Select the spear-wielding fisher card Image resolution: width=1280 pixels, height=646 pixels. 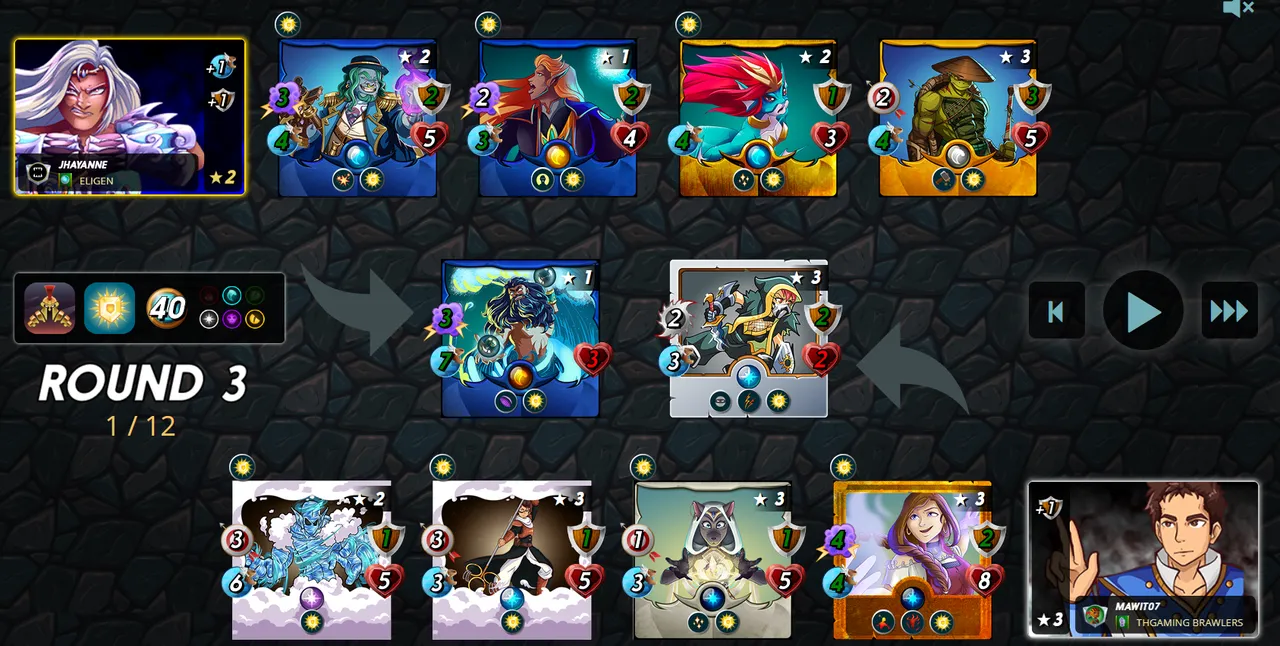[x=511, y=560]
